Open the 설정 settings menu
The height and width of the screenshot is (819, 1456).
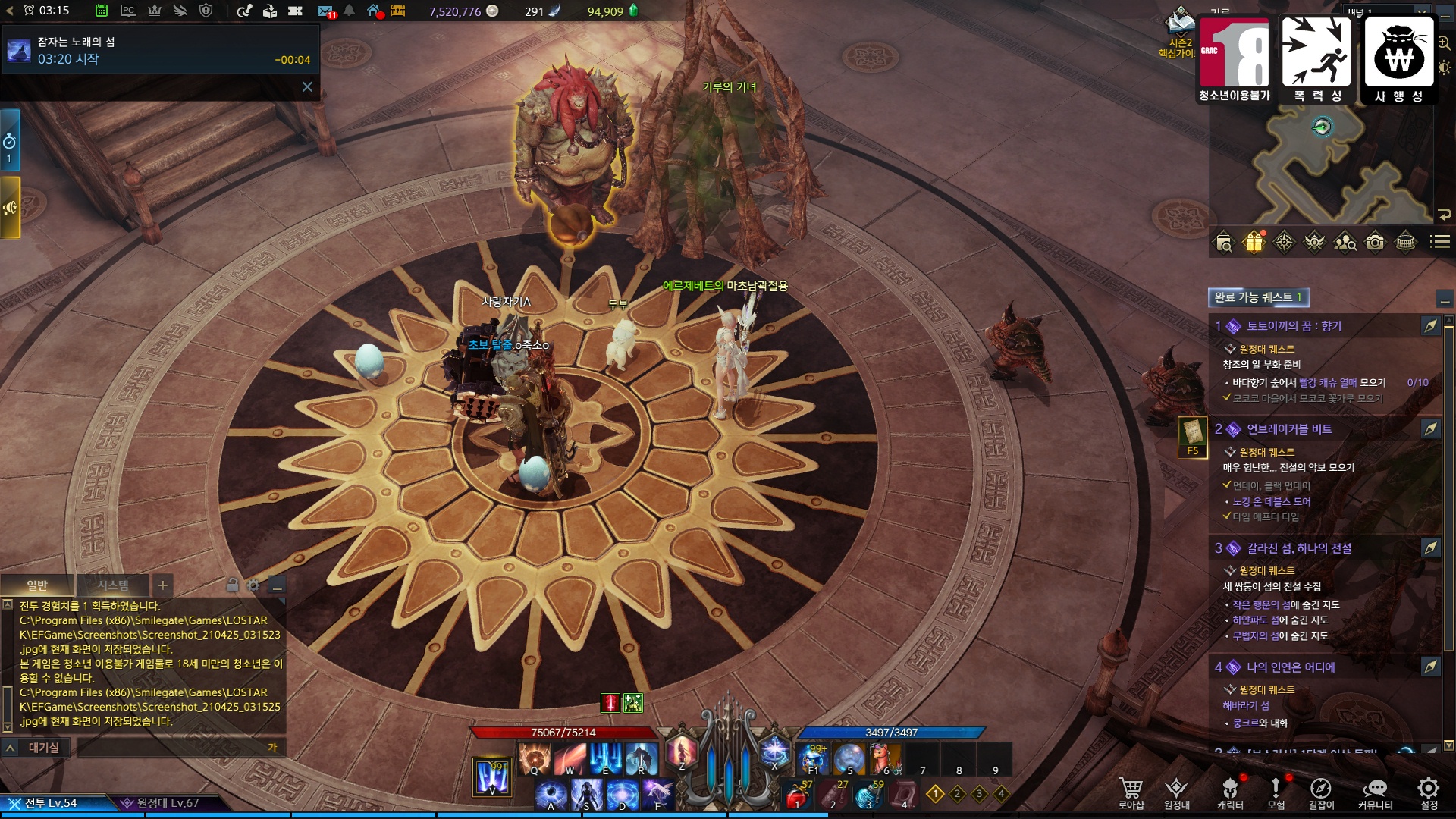tap(1429, 792)
